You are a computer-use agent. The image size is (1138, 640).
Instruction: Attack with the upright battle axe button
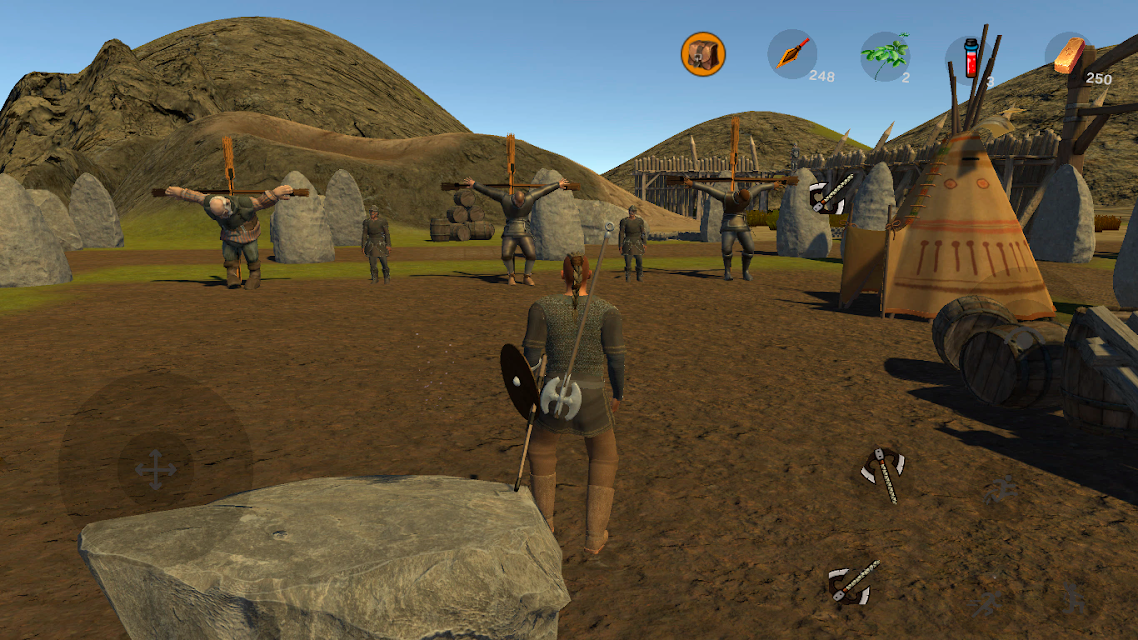click(x=883, y=472)
